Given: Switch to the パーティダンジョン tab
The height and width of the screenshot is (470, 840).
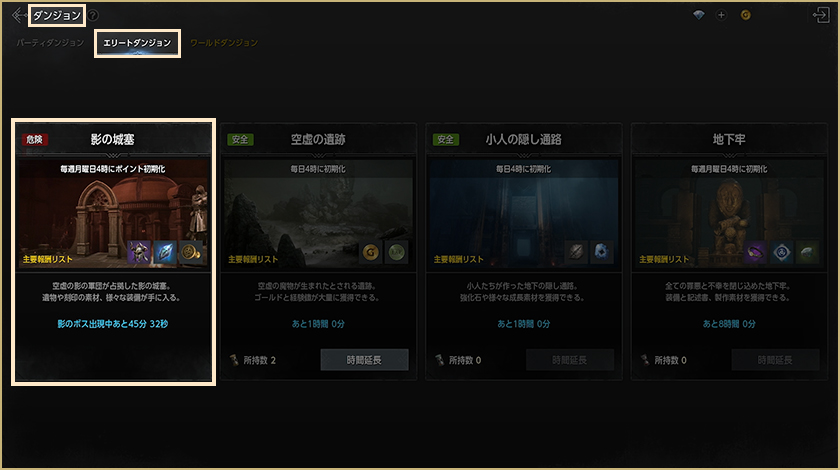Looking at the screenshot, I should pos(50,43).
